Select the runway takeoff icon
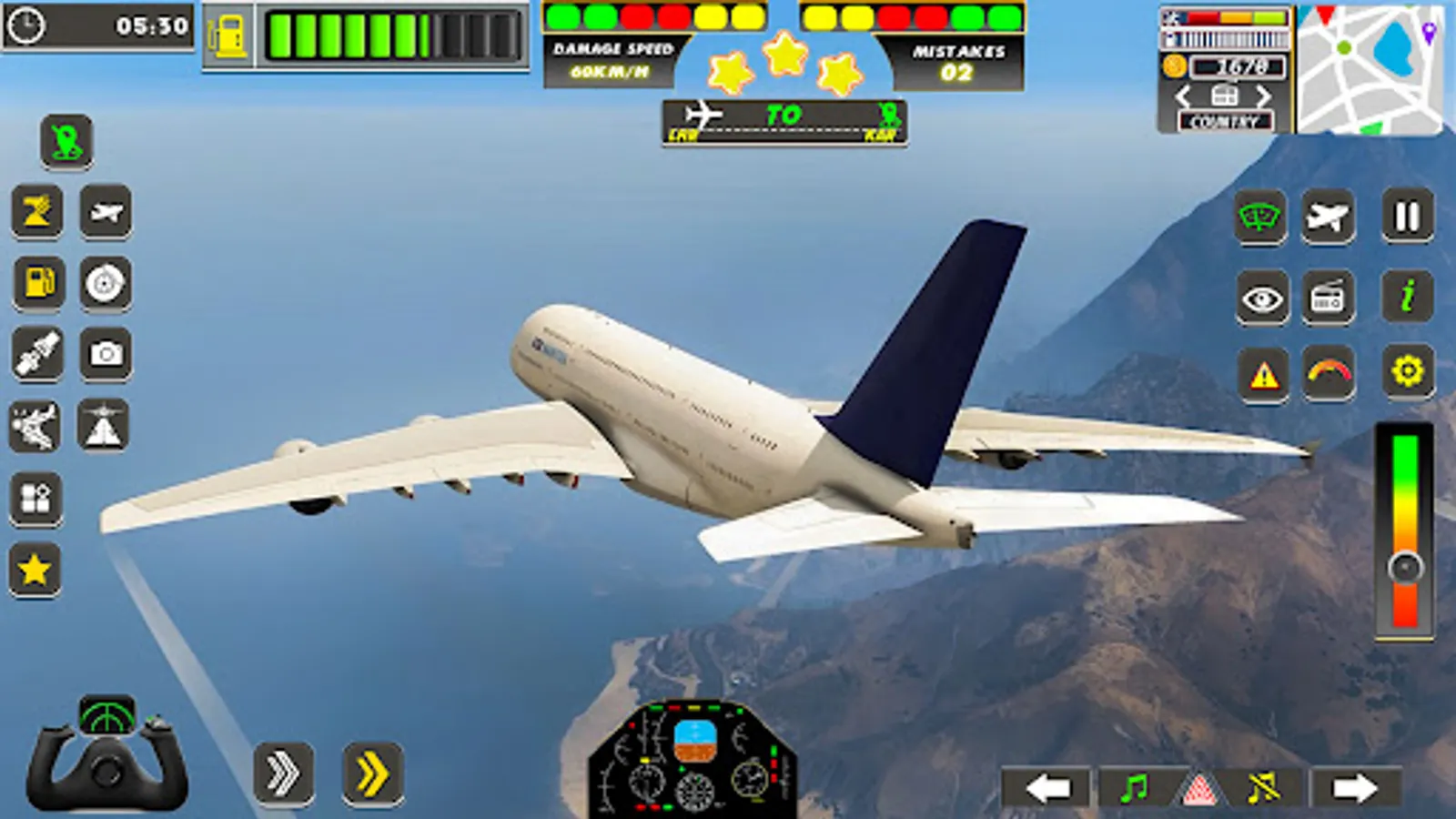Image resolution: width=1456 pixels, height=819 pixels. [x=104, y=423]
